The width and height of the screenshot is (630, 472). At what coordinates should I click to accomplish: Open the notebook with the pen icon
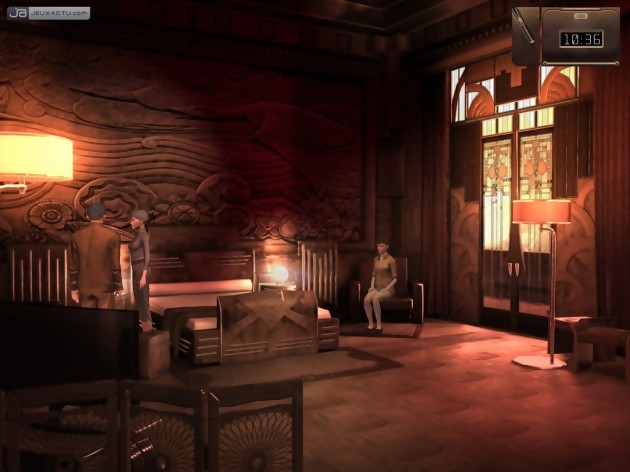coord(526,35)
